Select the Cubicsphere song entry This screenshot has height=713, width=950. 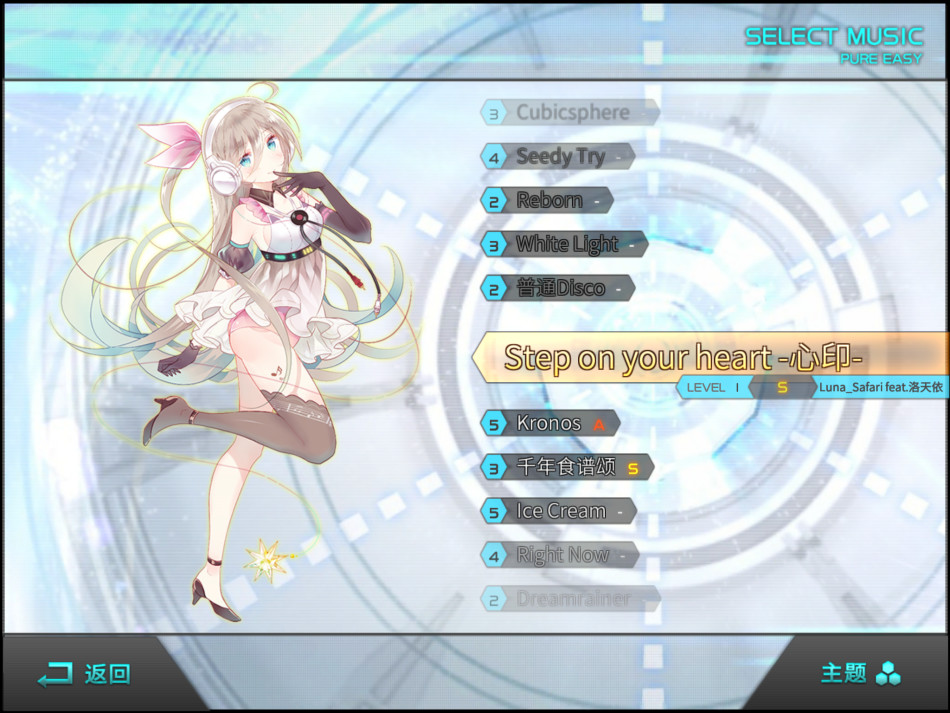[571, 112]
